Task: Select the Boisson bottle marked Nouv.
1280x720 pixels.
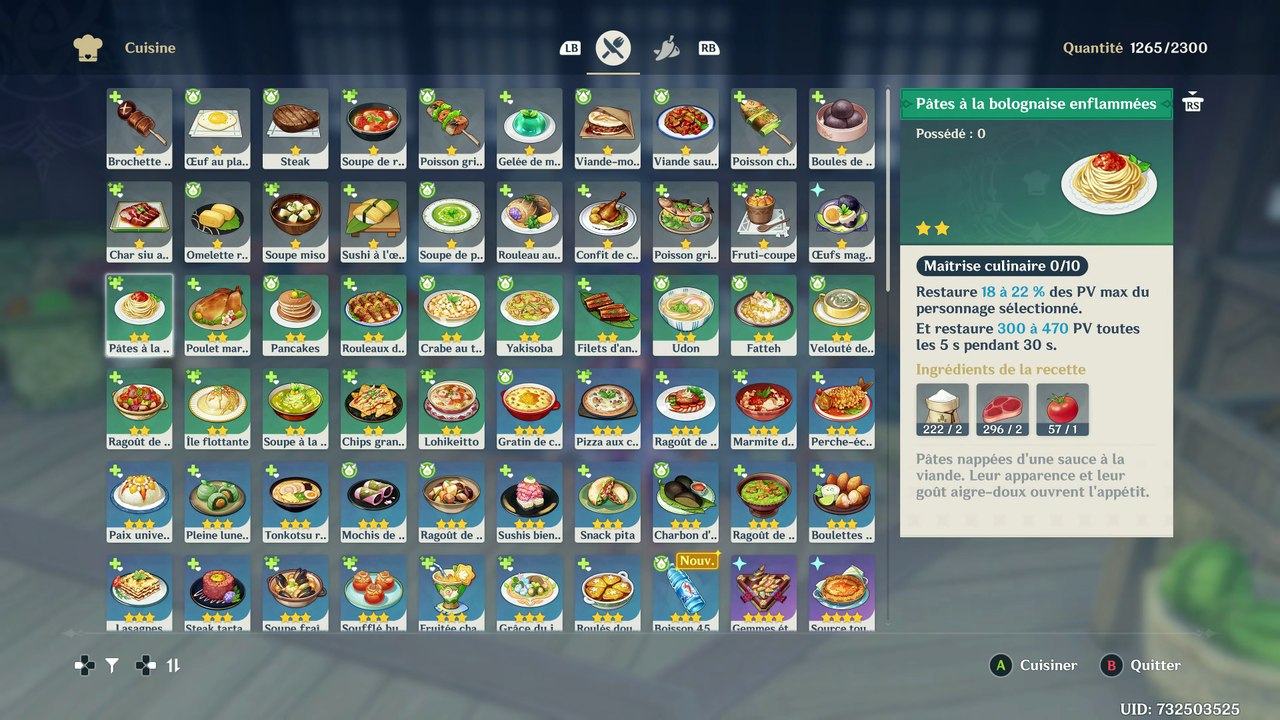Action: click(685, 594)
